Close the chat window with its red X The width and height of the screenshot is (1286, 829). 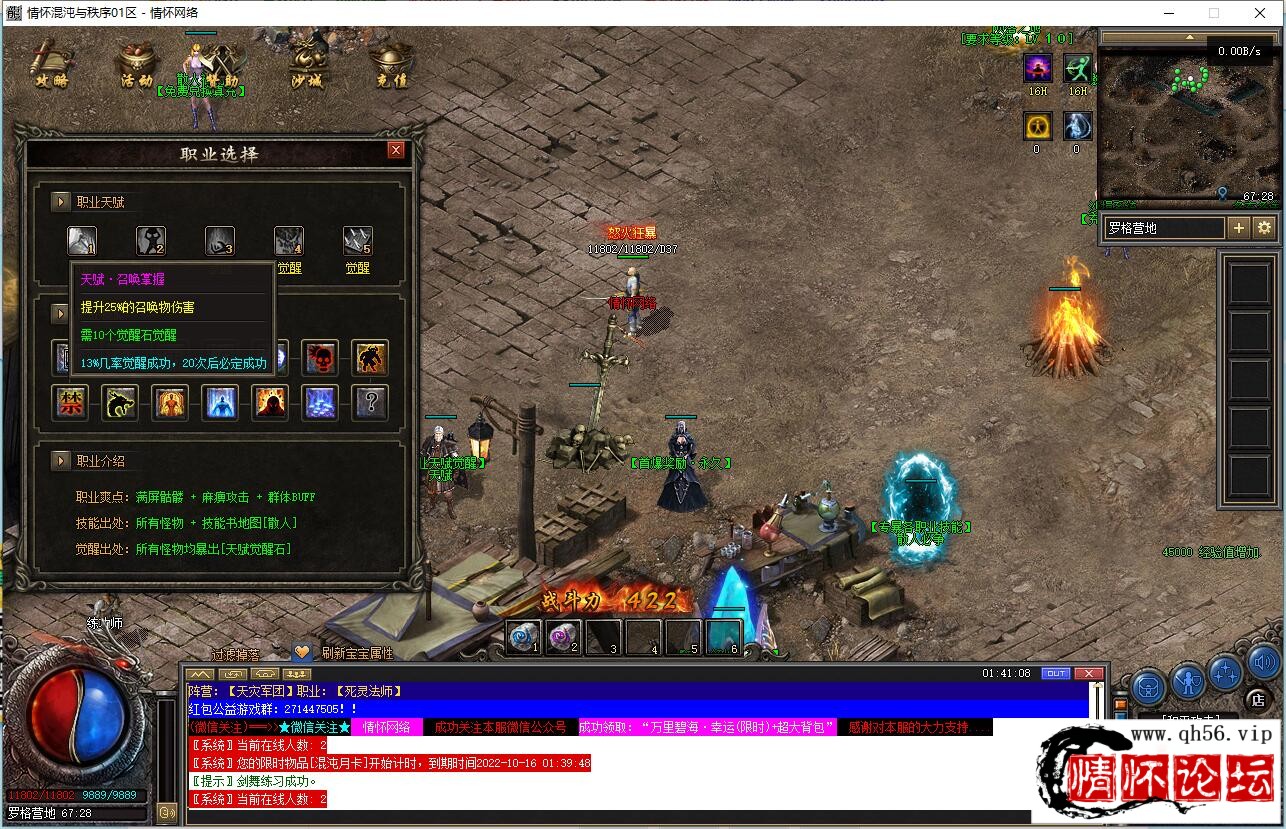pos(1088,674)
